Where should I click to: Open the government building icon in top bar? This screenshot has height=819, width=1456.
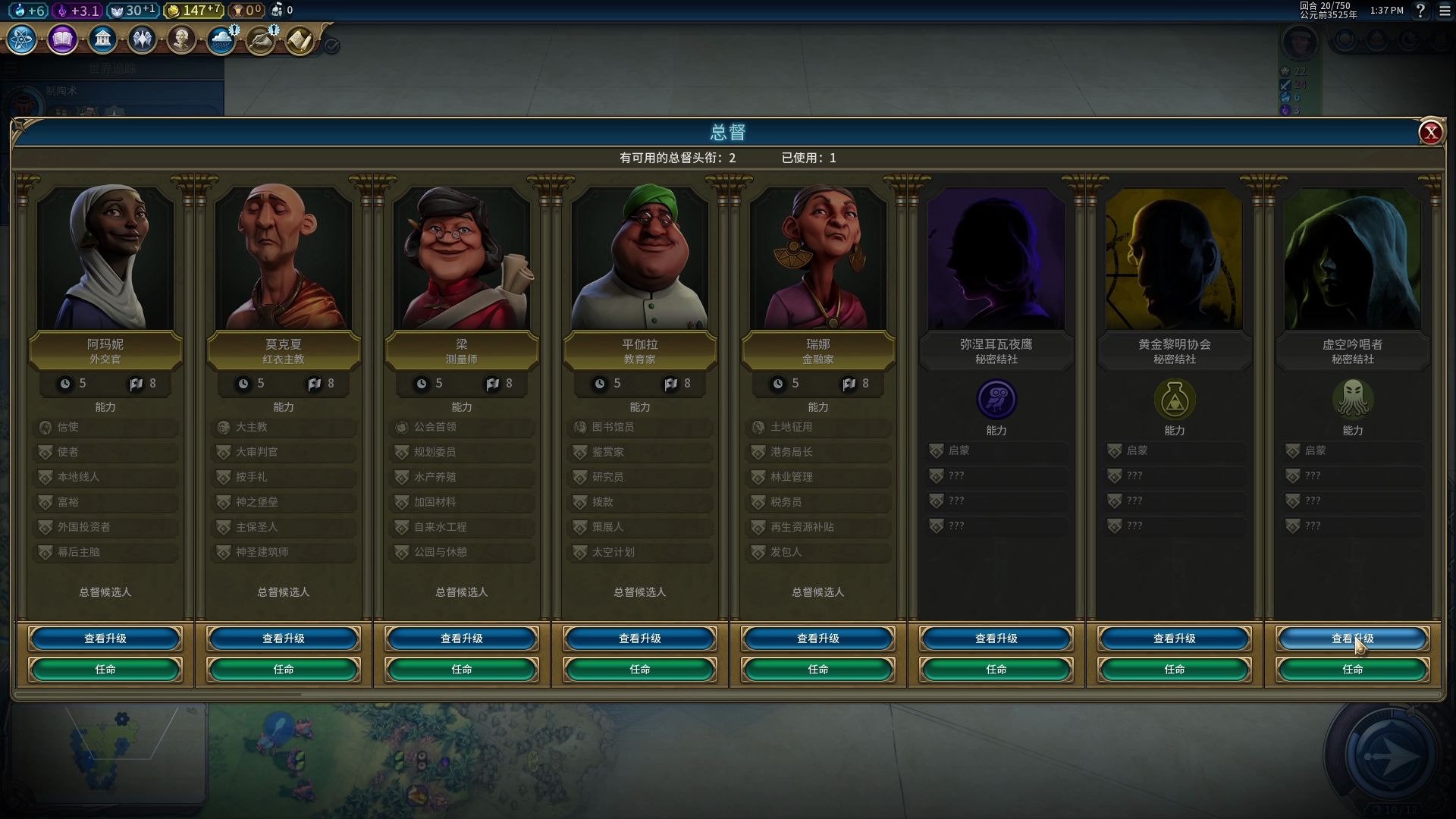click(x=102, y=39)
